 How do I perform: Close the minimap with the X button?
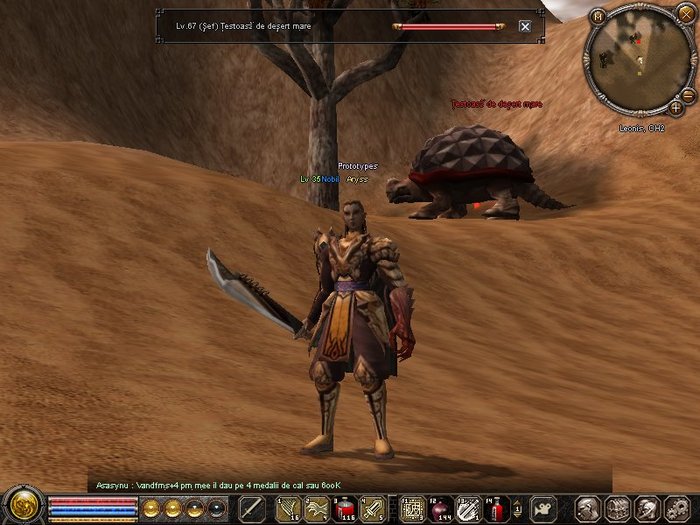point(685,13)
